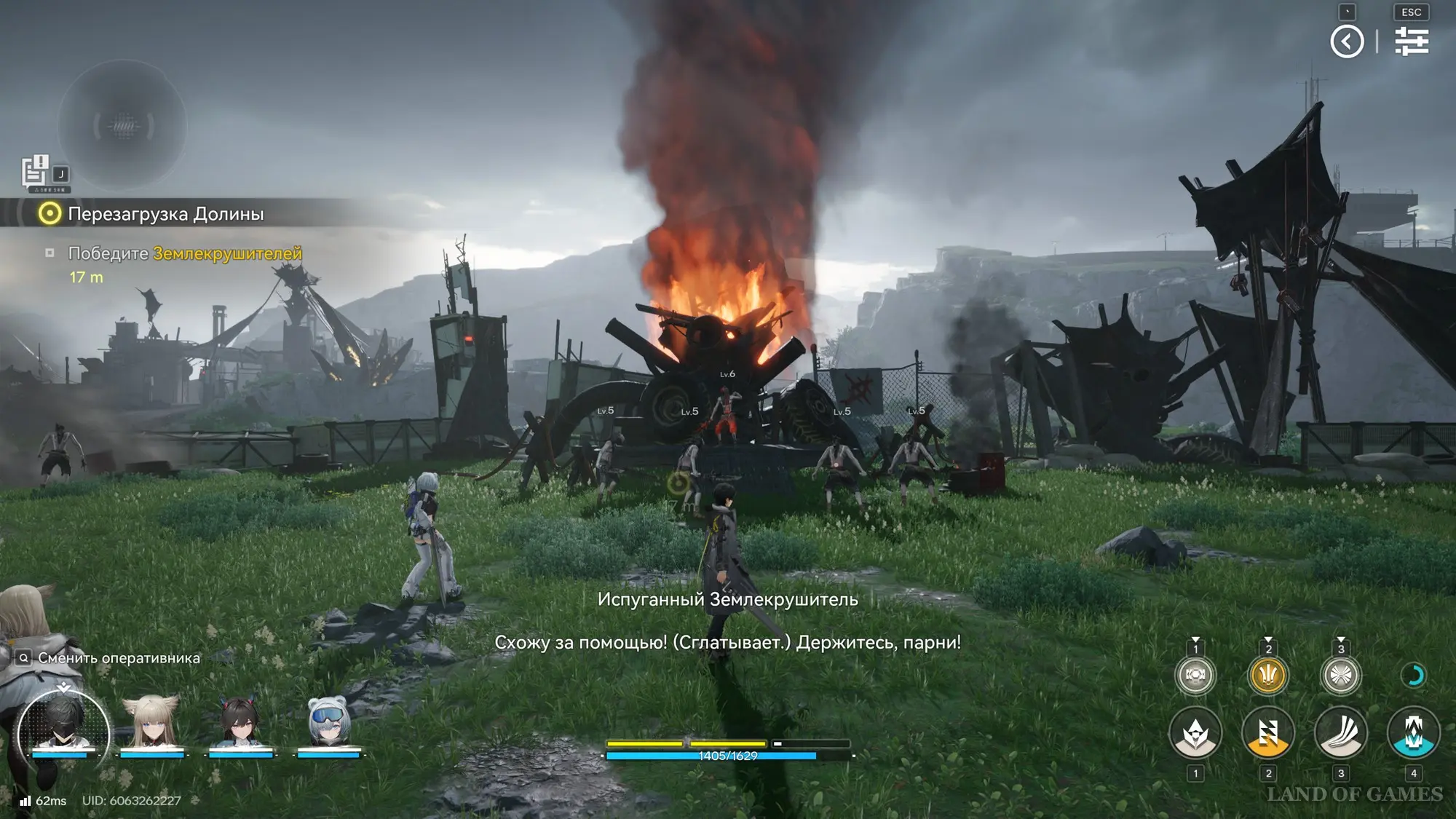Activate the cyan diamond totem skill
Image resolution: width=1456 pixels, height=819 pixels.
click(1413, 732)
